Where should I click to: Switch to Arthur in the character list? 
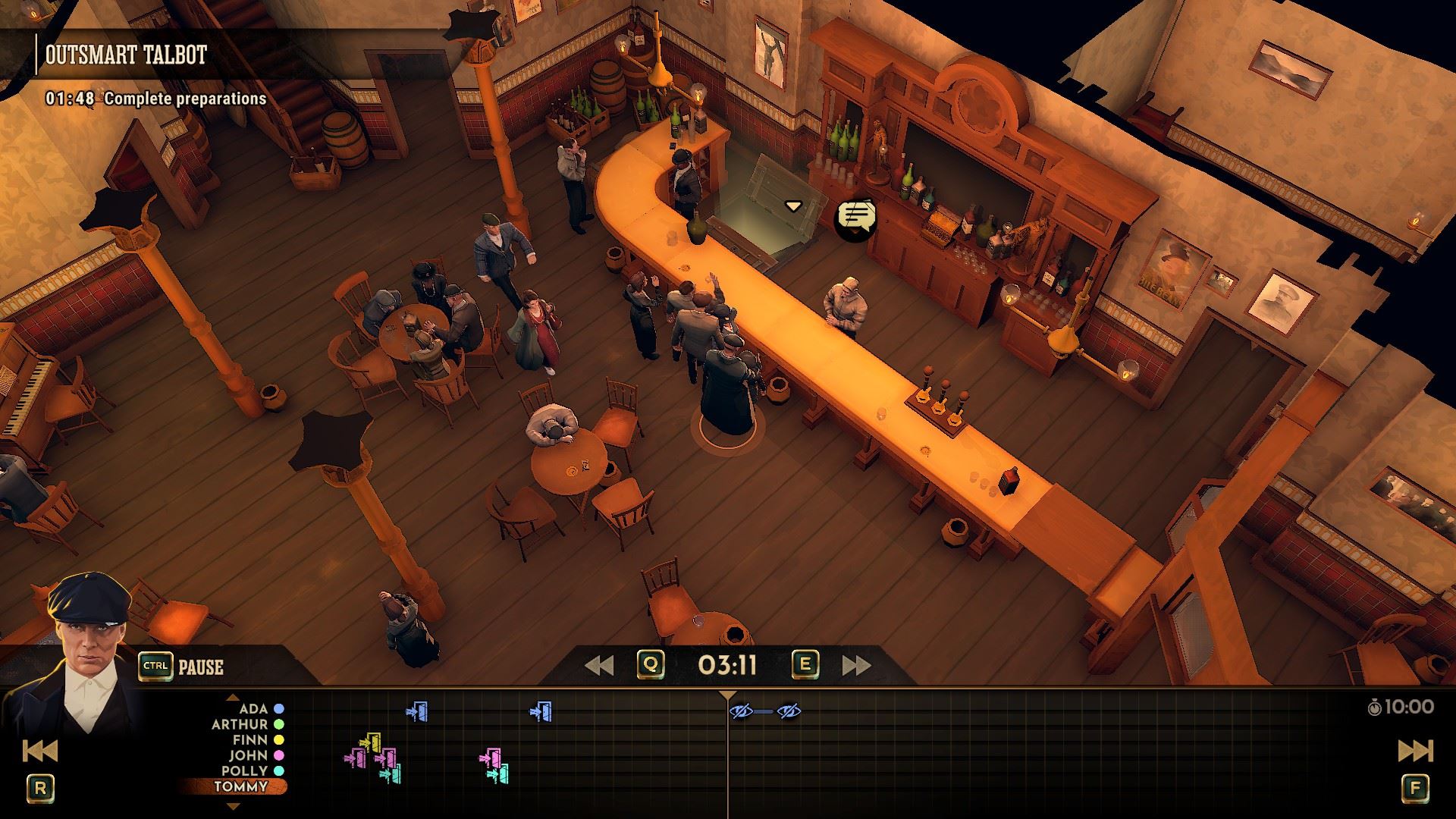click(240, 724)
